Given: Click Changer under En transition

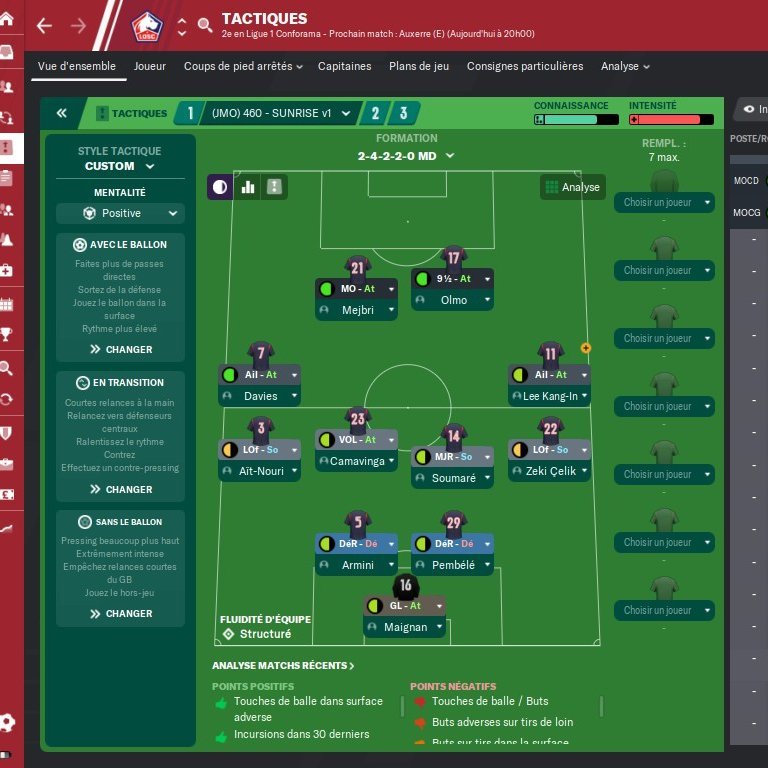Looking at the screenshot, I should [x=121, y=489].
